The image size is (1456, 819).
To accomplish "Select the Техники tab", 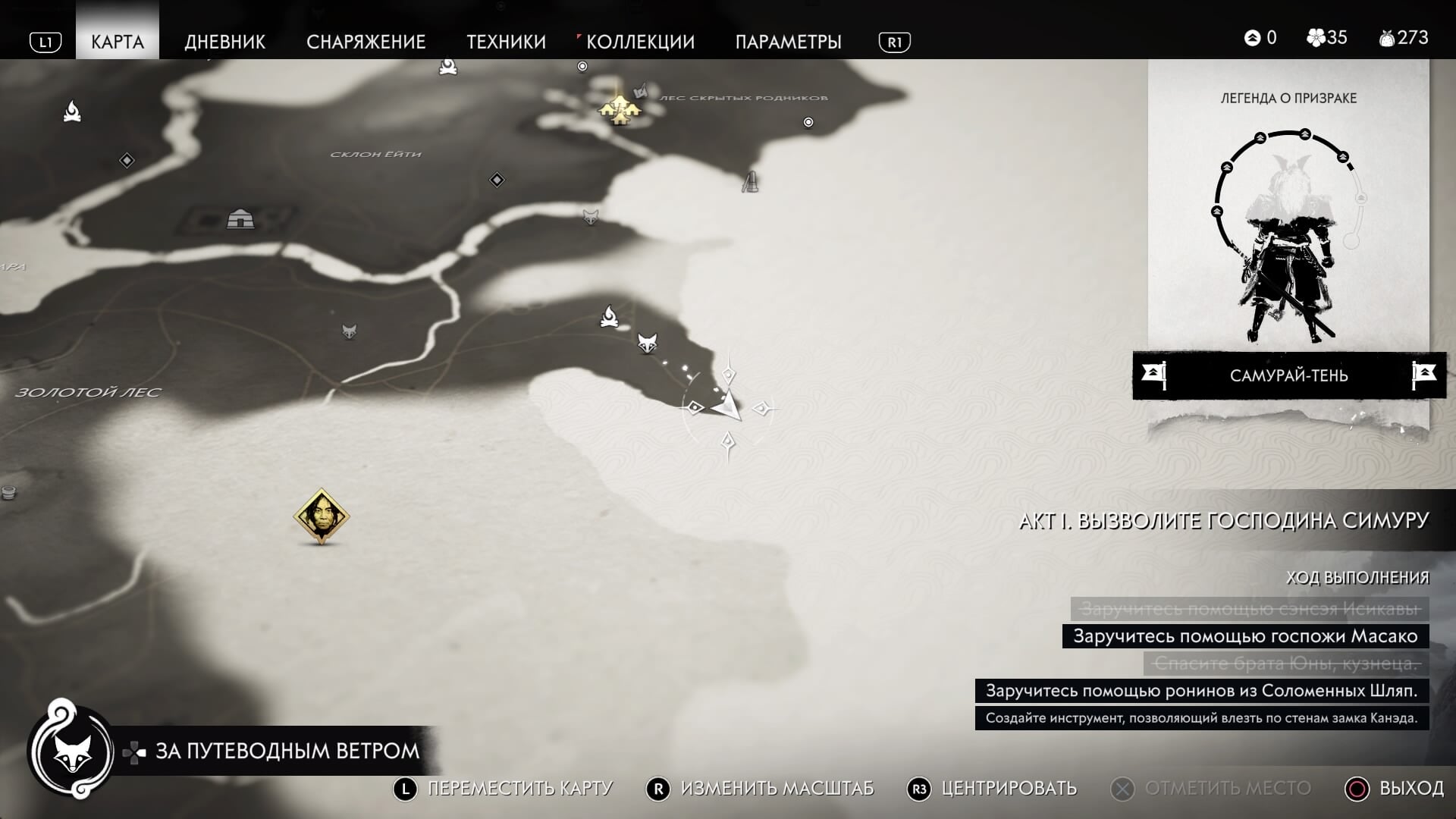I will [x=506, y=42].
